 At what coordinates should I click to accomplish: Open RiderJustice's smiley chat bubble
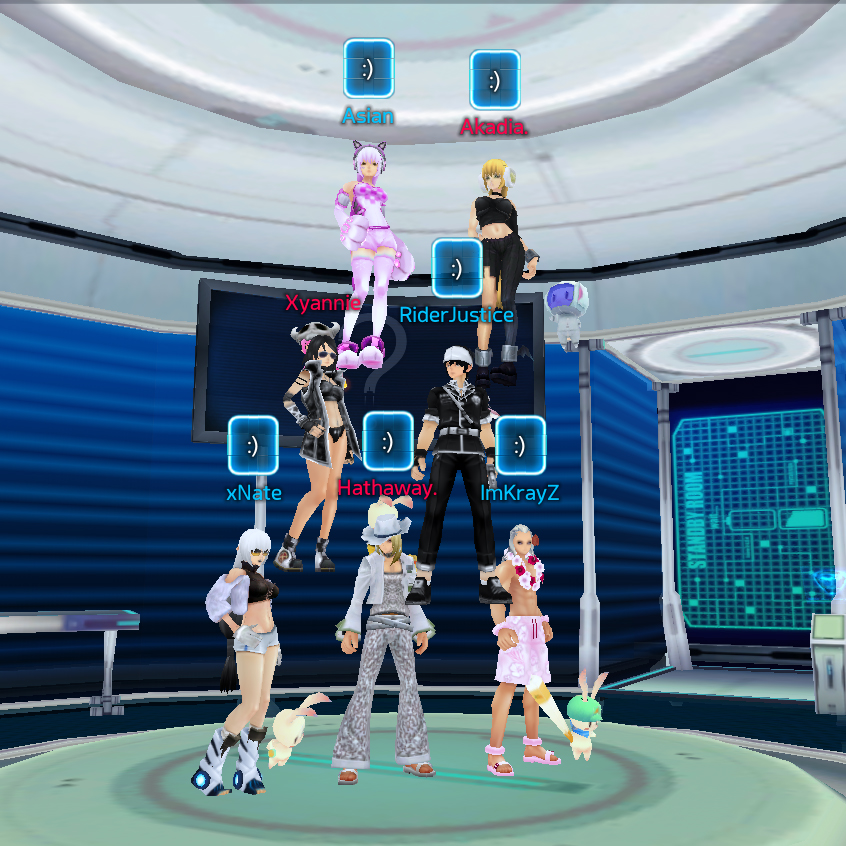click(457, 268)
